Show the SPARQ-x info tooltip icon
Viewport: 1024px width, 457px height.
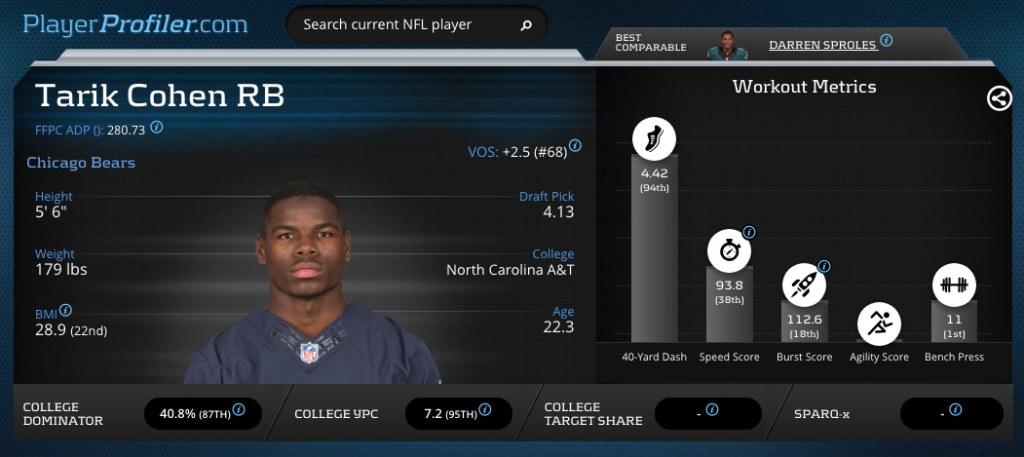(x=955, y=409)
